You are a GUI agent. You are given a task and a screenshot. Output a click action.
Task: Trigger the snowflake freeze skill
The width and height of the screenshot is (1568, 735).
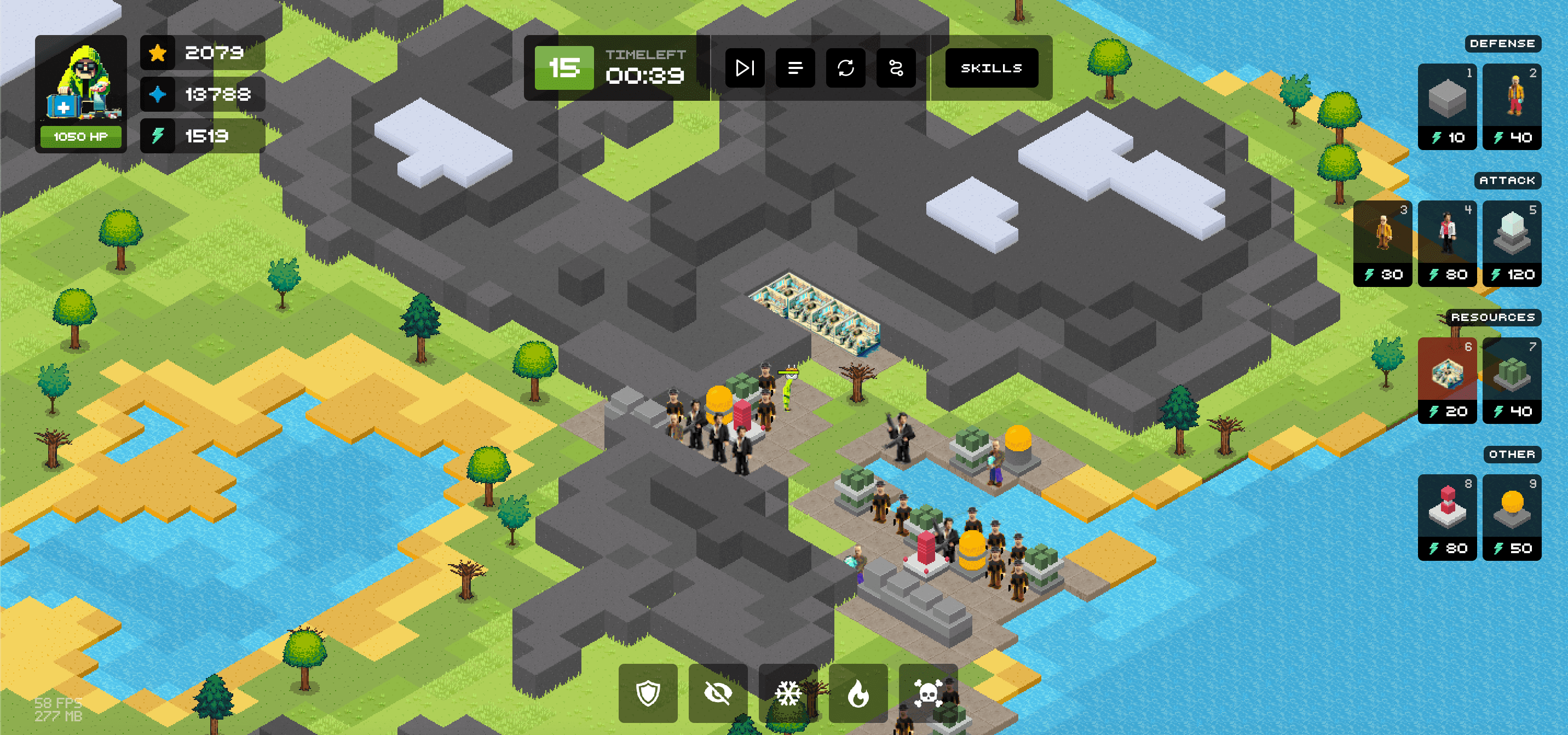pyautogui.click(x=787, y=694)
